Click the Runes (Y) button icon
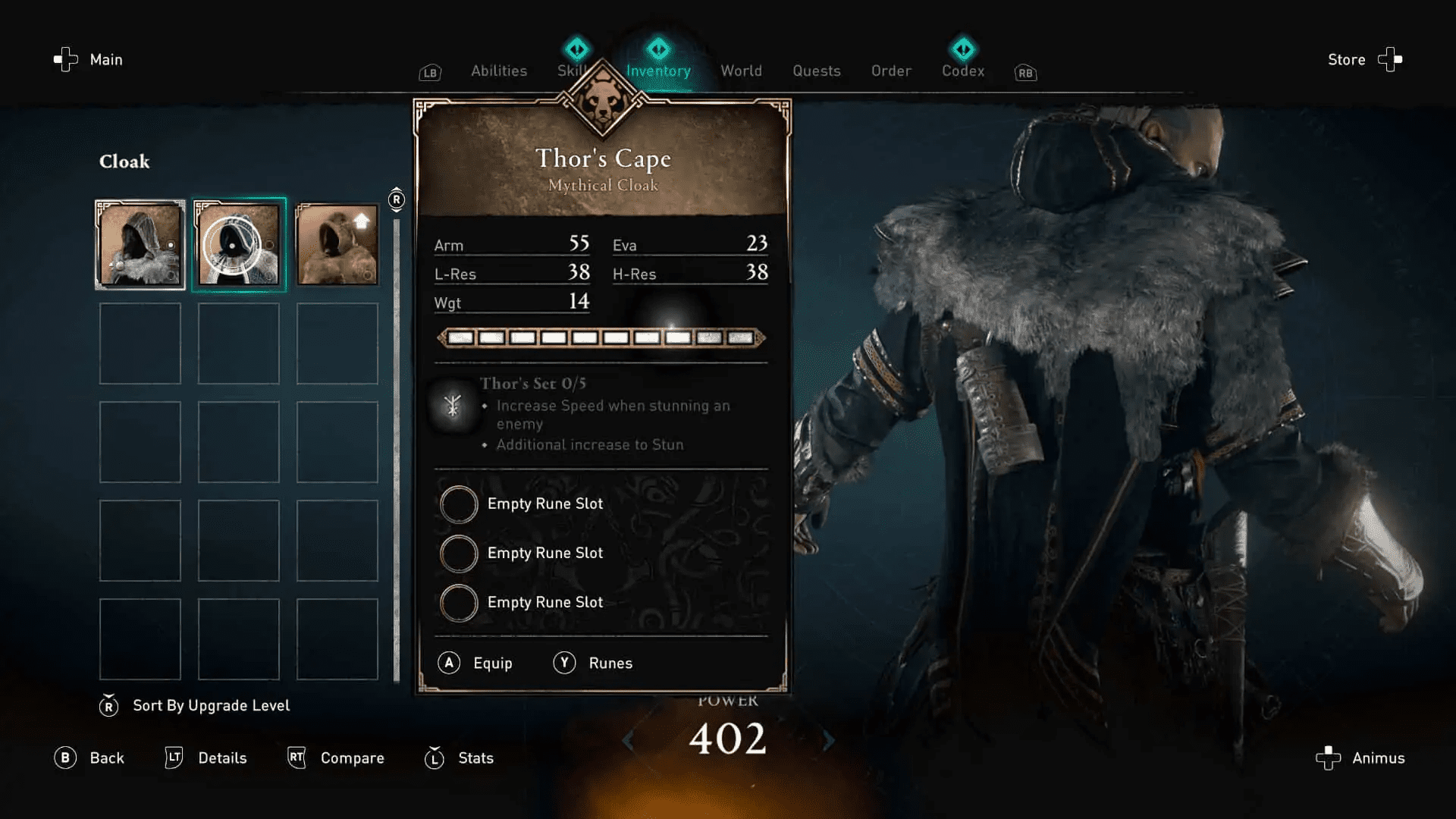1456x819 pixels. click(x=564, y=663)
